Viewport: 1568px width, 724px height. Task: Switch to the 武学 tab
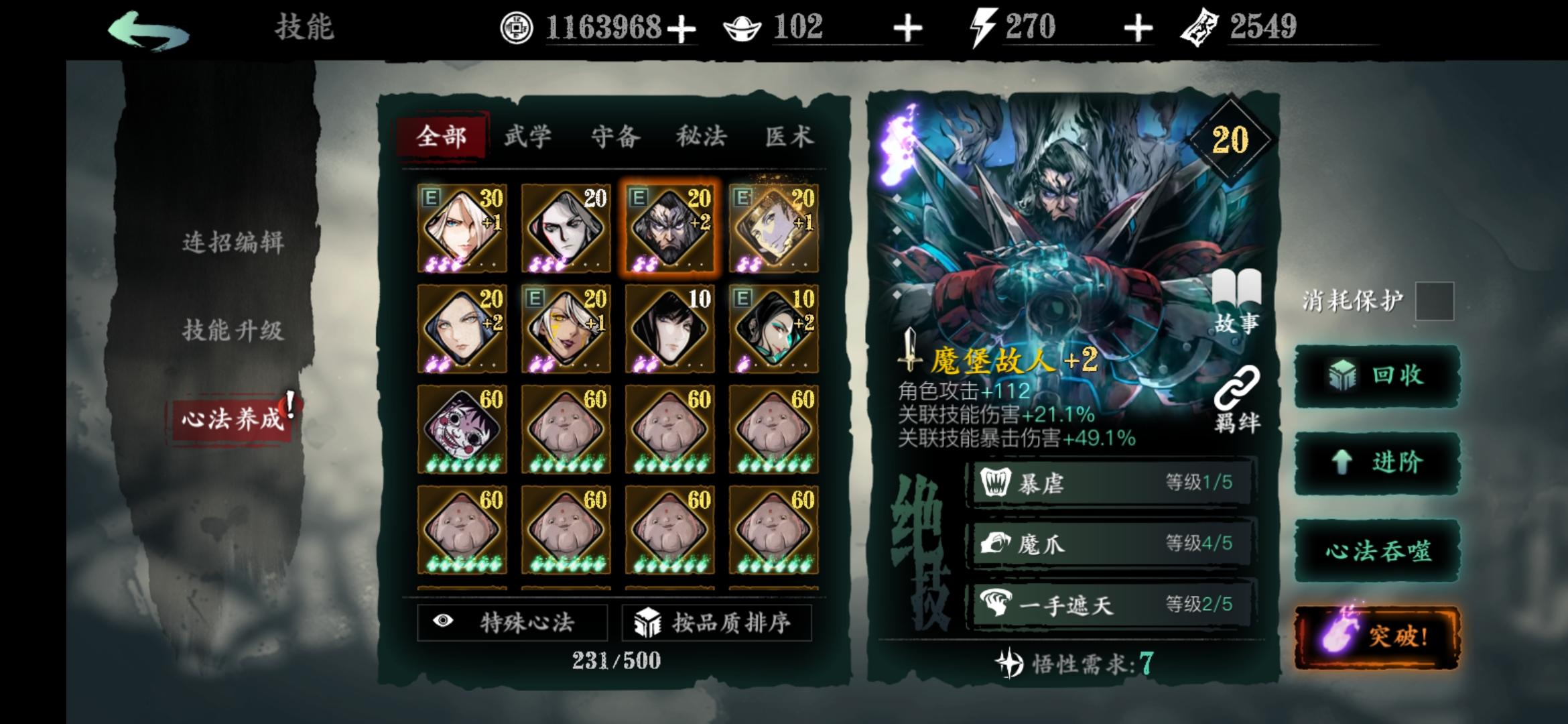[527, 136]
